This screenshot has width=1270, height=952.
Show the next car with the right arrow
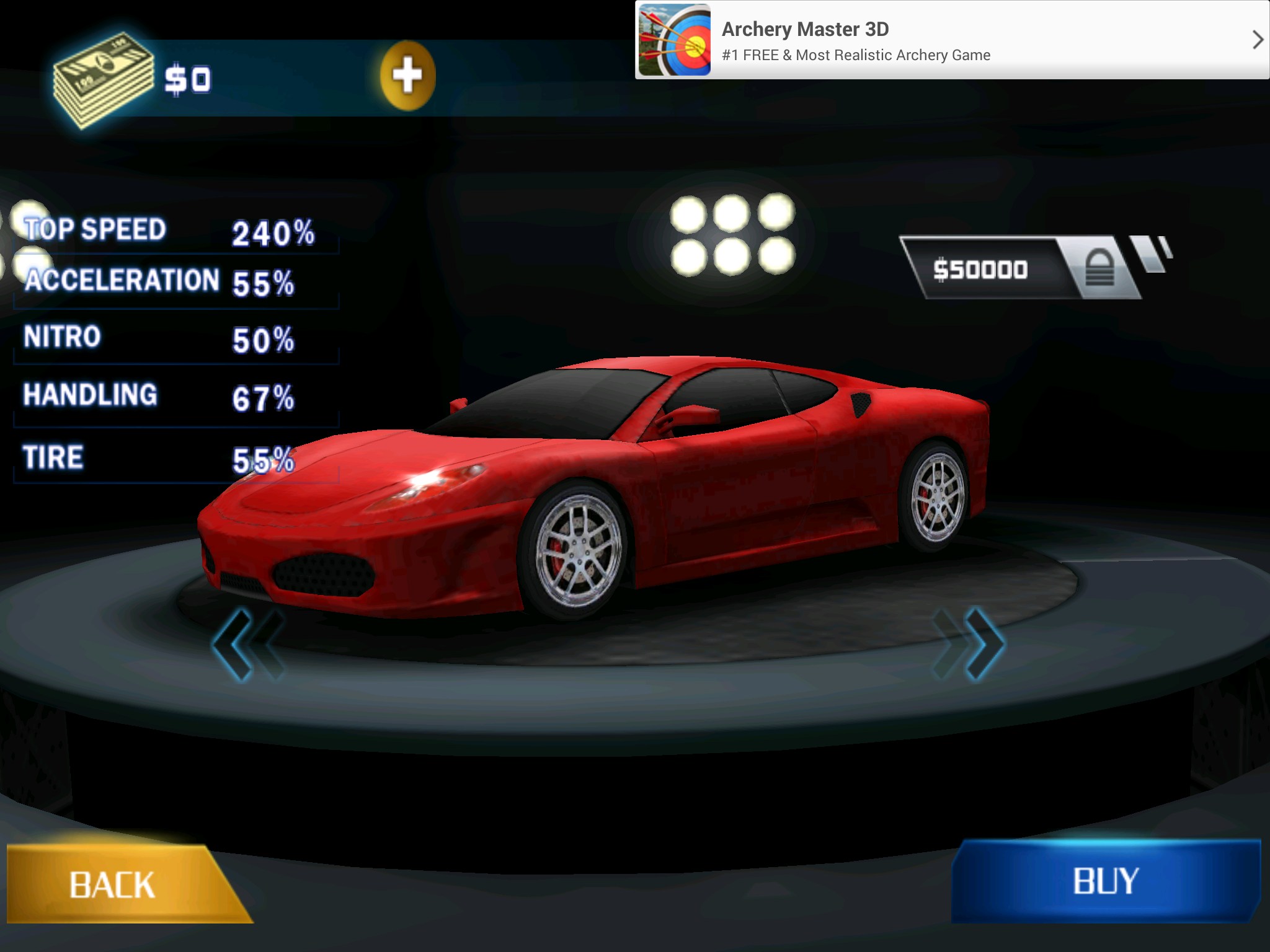click(970, 643)
